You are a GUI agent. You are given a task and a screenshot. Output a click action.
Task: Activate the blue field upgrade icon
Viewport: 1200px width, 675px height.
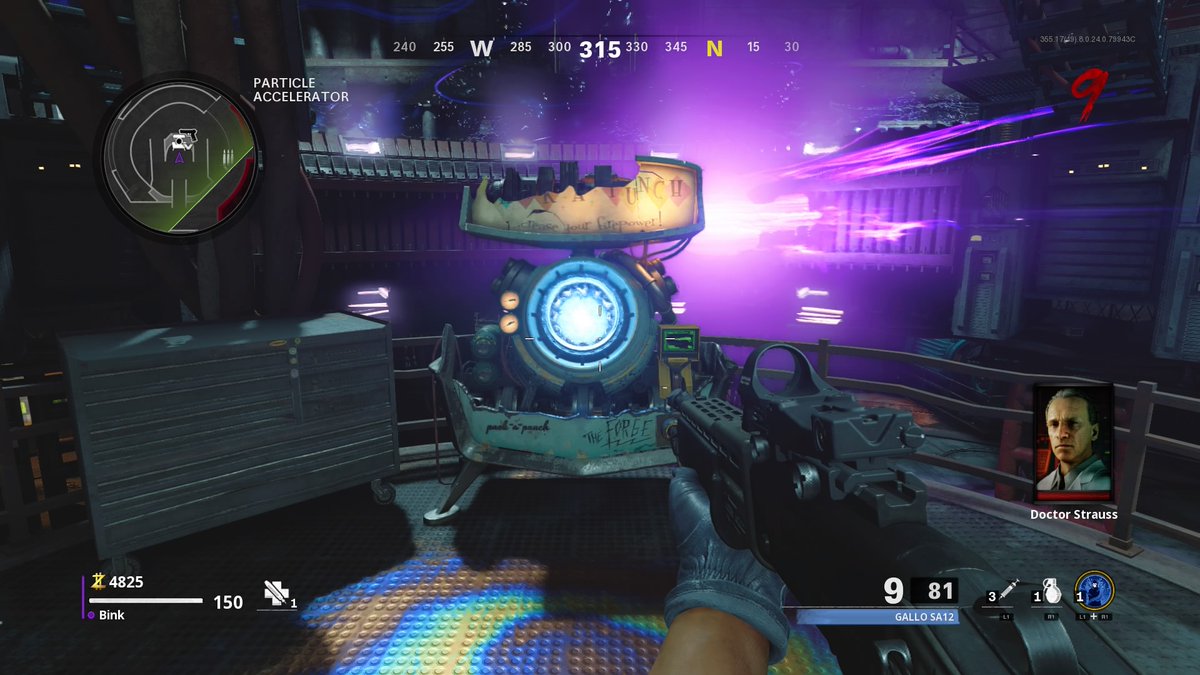click(1094, 590)
